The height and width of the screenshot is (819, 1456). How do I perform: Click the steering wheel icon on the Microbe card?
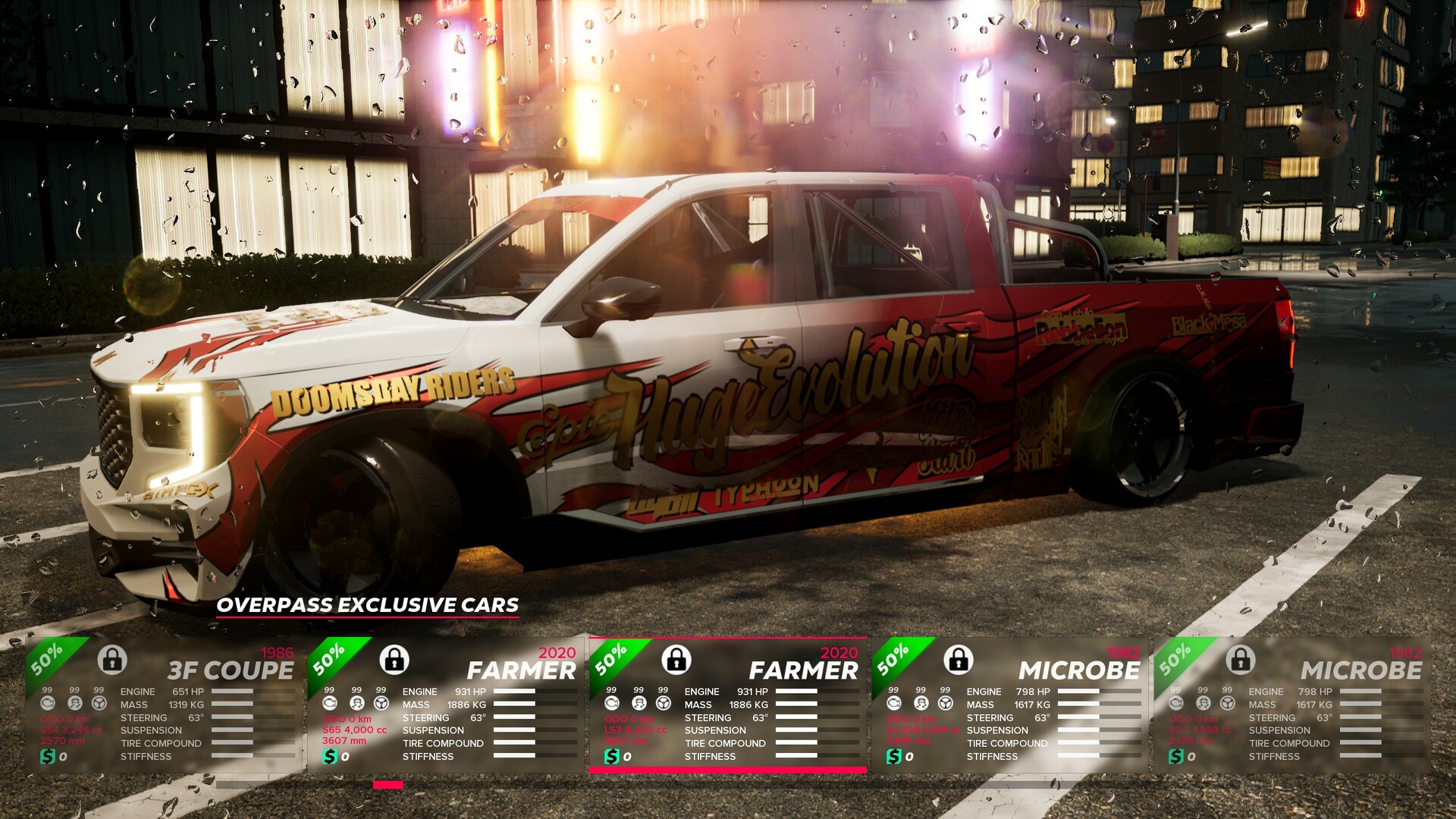pos(945,704)
